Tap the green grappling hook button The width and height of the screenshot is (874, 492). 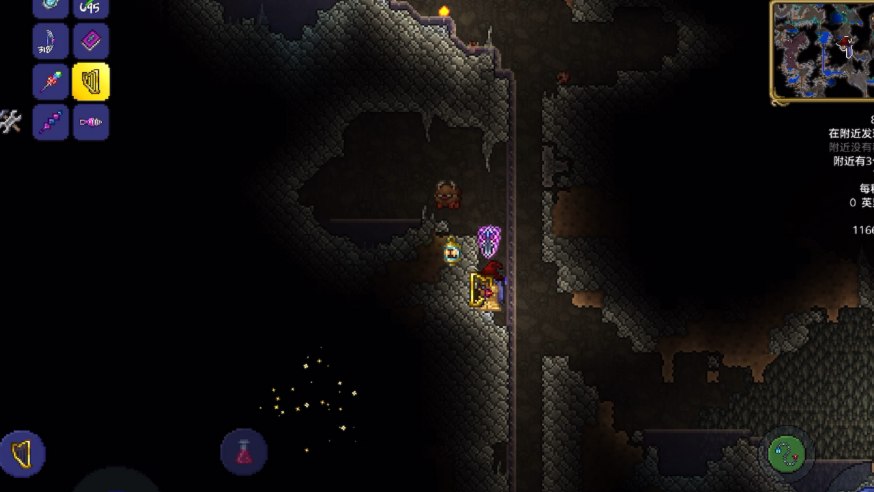point(787,454)
